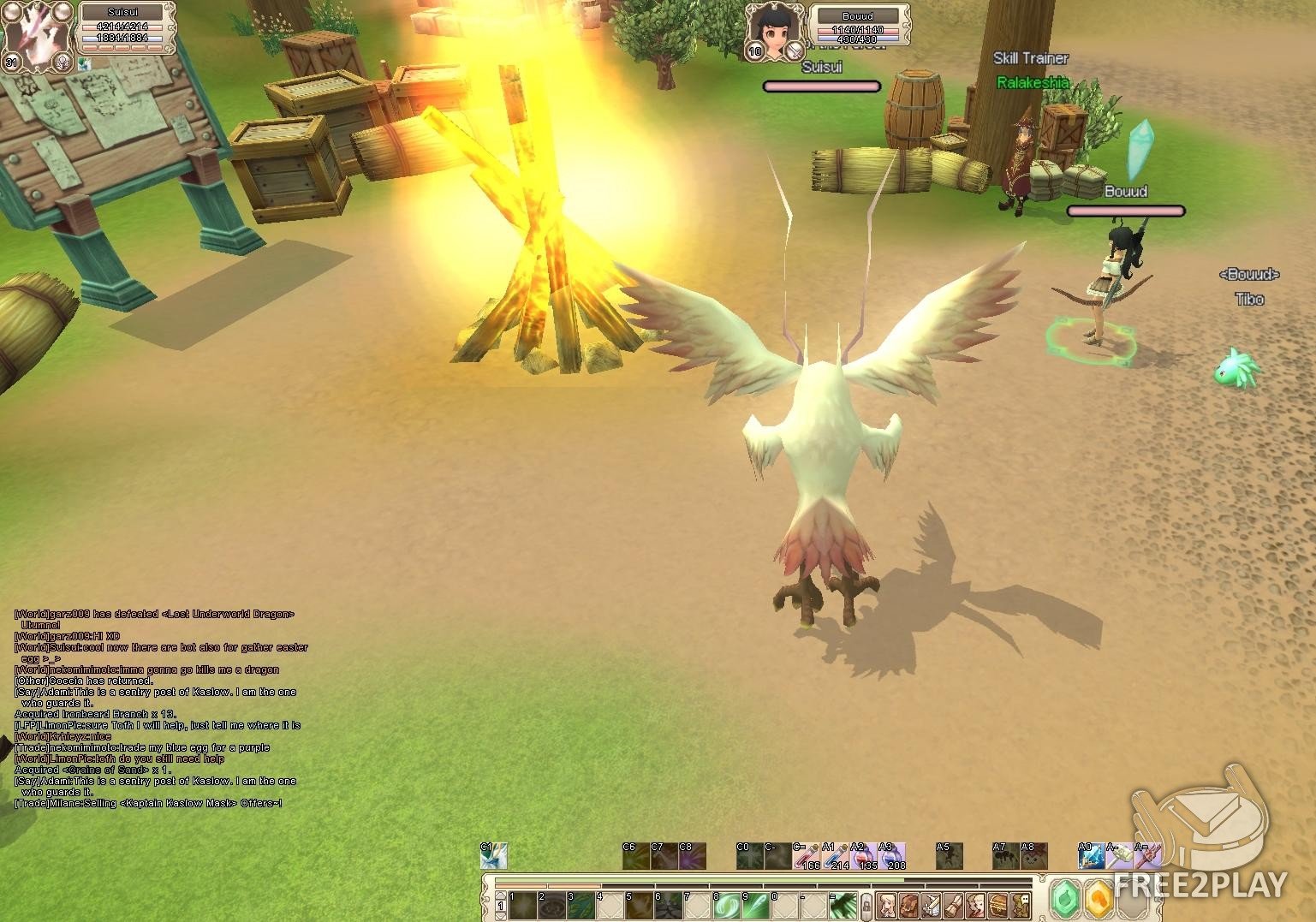
Task: Trigger the green leaf skill in the = slot
Action: pos(843,904)
